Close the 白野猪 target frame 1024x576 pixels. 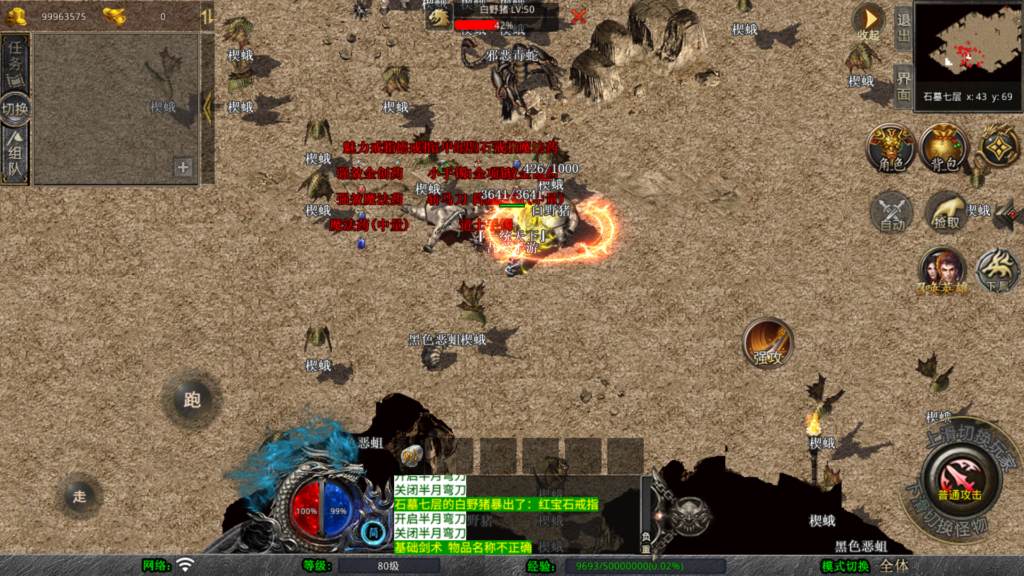click(578, 16)
